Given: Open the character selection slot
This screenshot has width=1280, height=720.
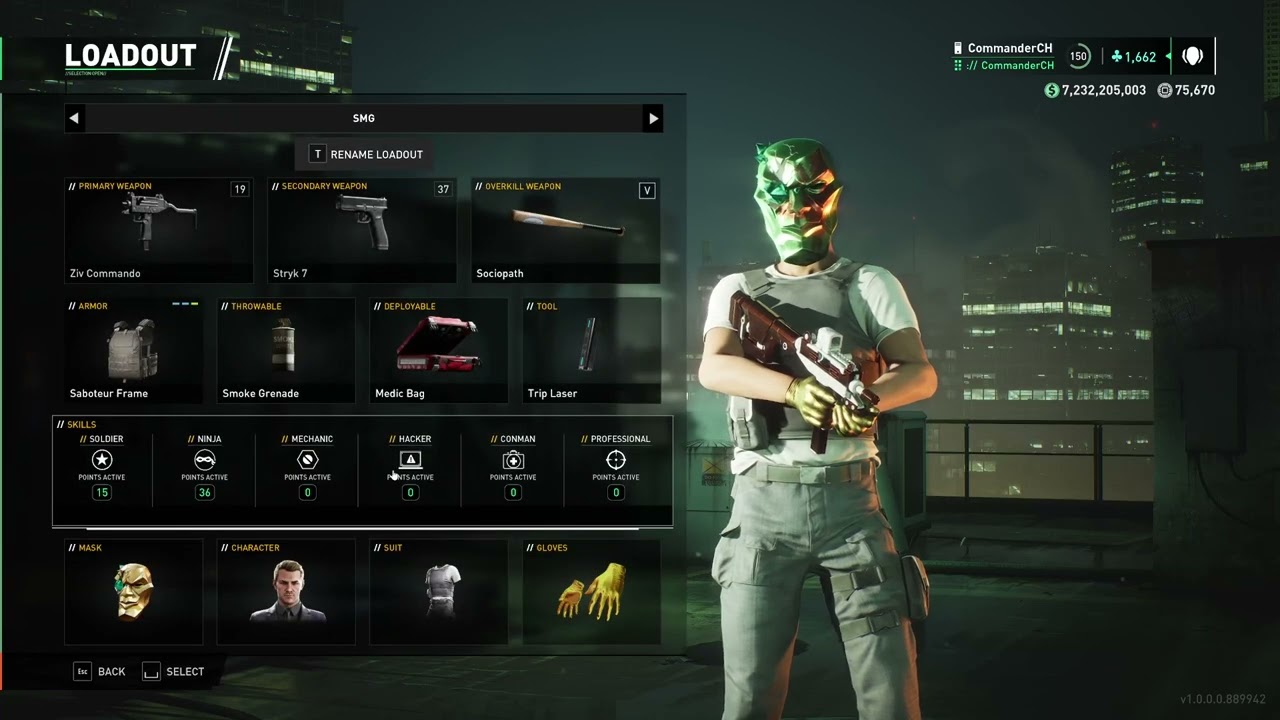Looking at the screenshot, I should point(286,592).
